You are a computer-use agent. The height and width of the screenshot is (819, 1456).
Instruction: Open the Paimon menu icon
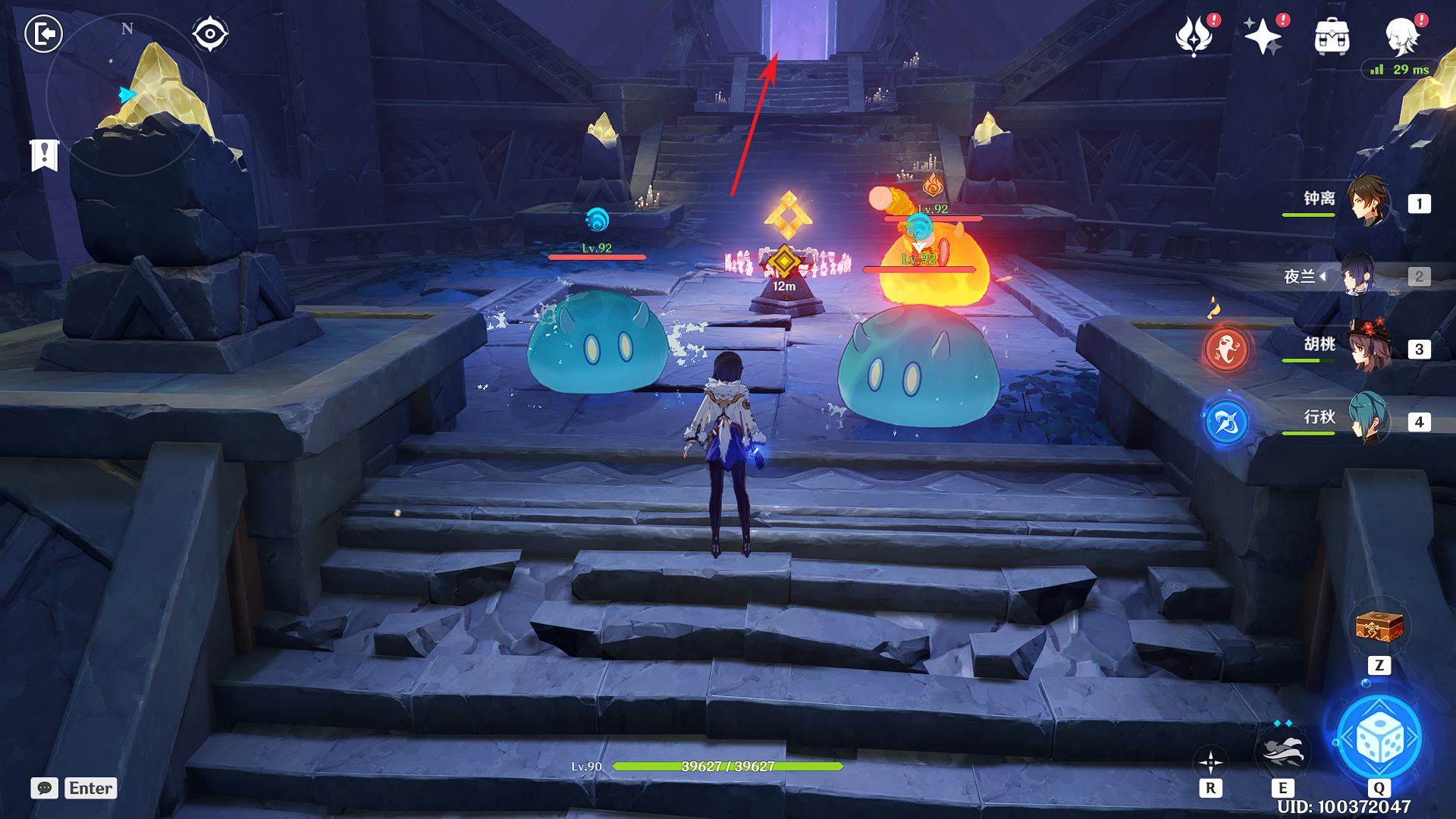pyautogui.click(x=1402, y=36)
